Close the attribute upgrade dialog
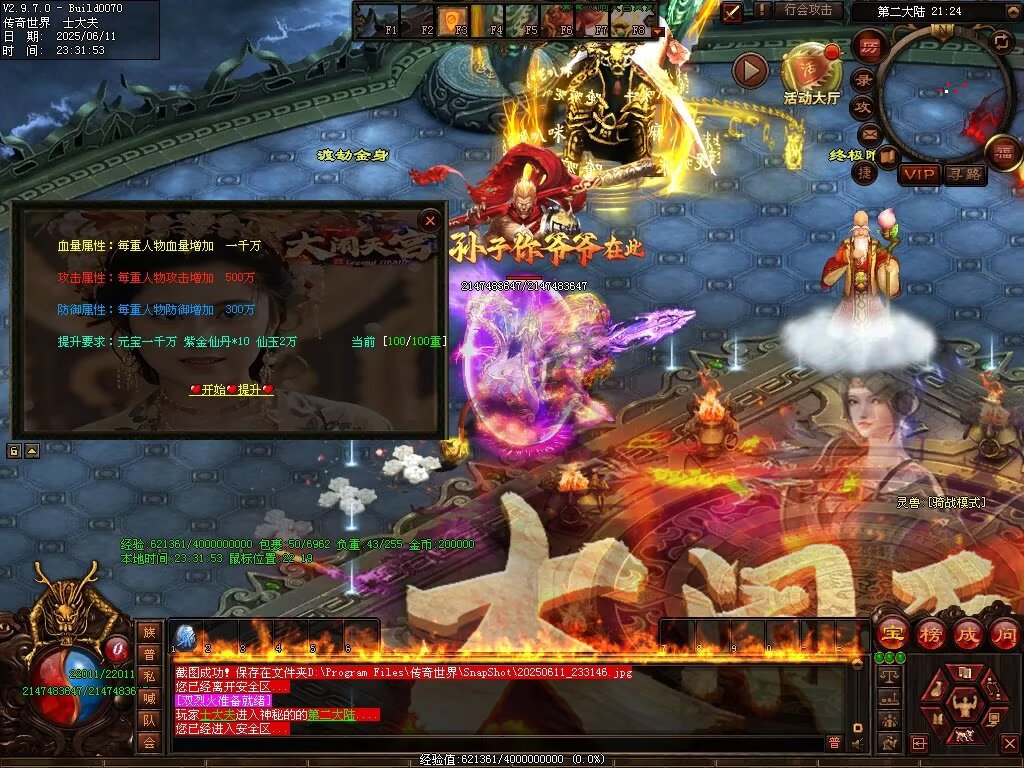This screenshot has width=1024, height=768. point(430,220)
